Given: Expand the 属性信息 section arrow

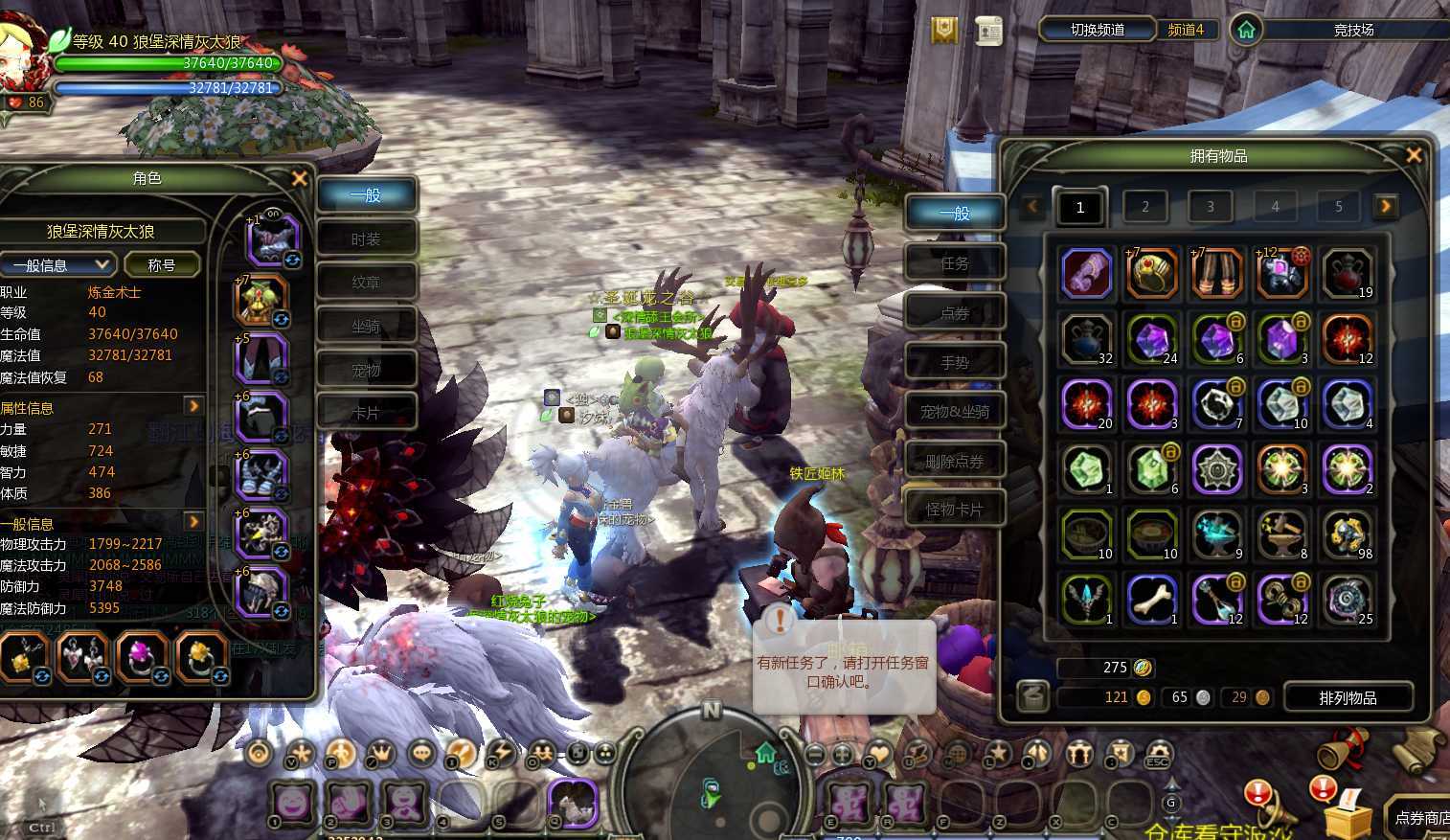Looking at the screenshot, I should click(193, 406).
